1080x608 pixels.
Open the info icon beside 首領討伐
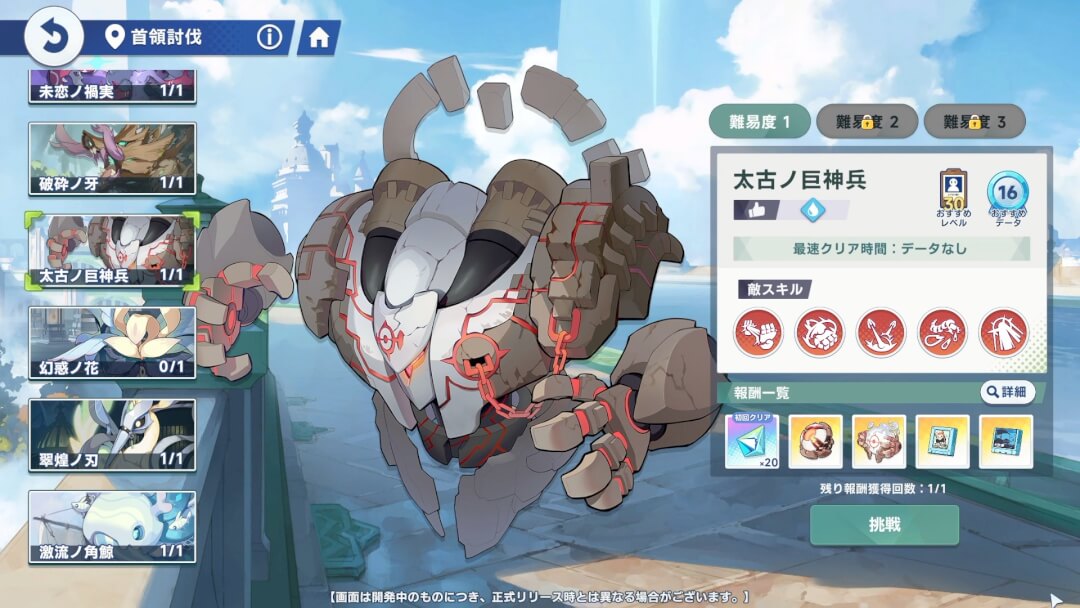[269, 38]
